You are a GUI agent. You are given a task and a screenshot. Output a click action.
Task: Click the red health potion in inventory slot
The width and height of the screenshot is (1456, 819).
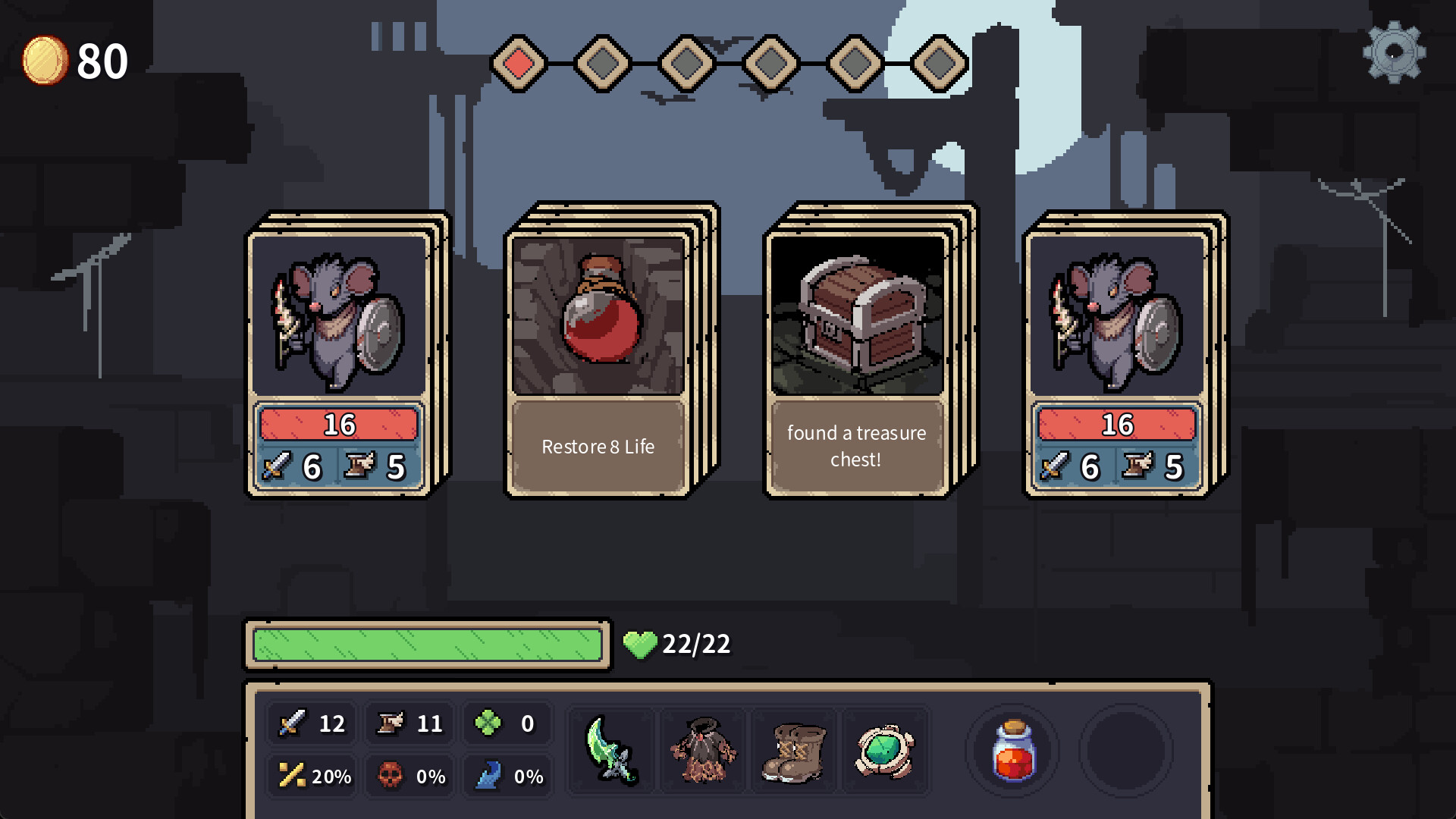pyautogui.click(x=1014, y=751)
